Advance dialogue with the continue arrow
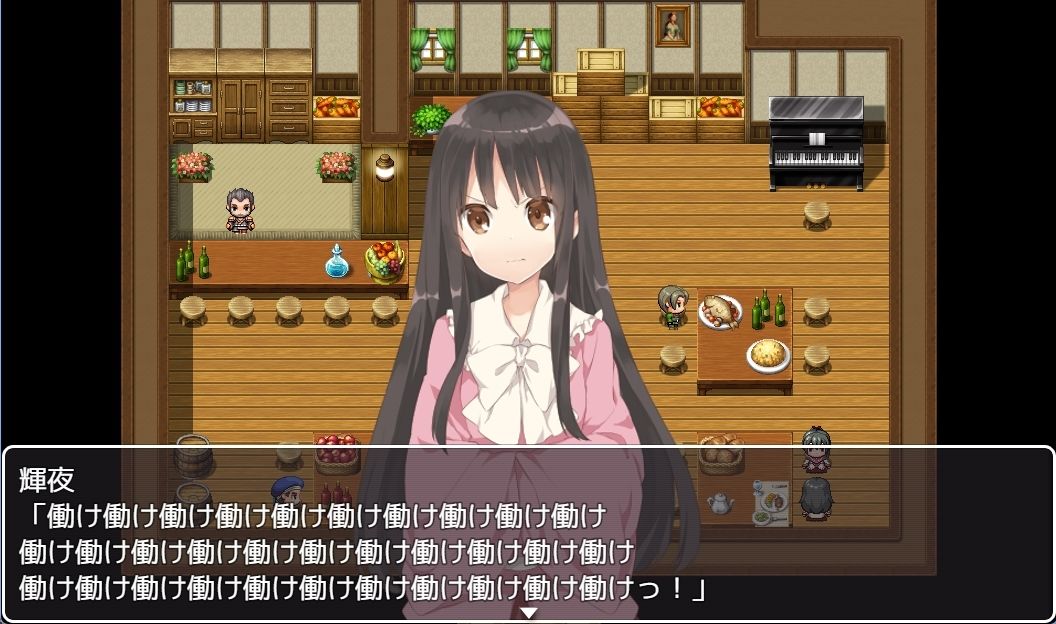This screenshot has height=624, width=1056. coord(529,612)
